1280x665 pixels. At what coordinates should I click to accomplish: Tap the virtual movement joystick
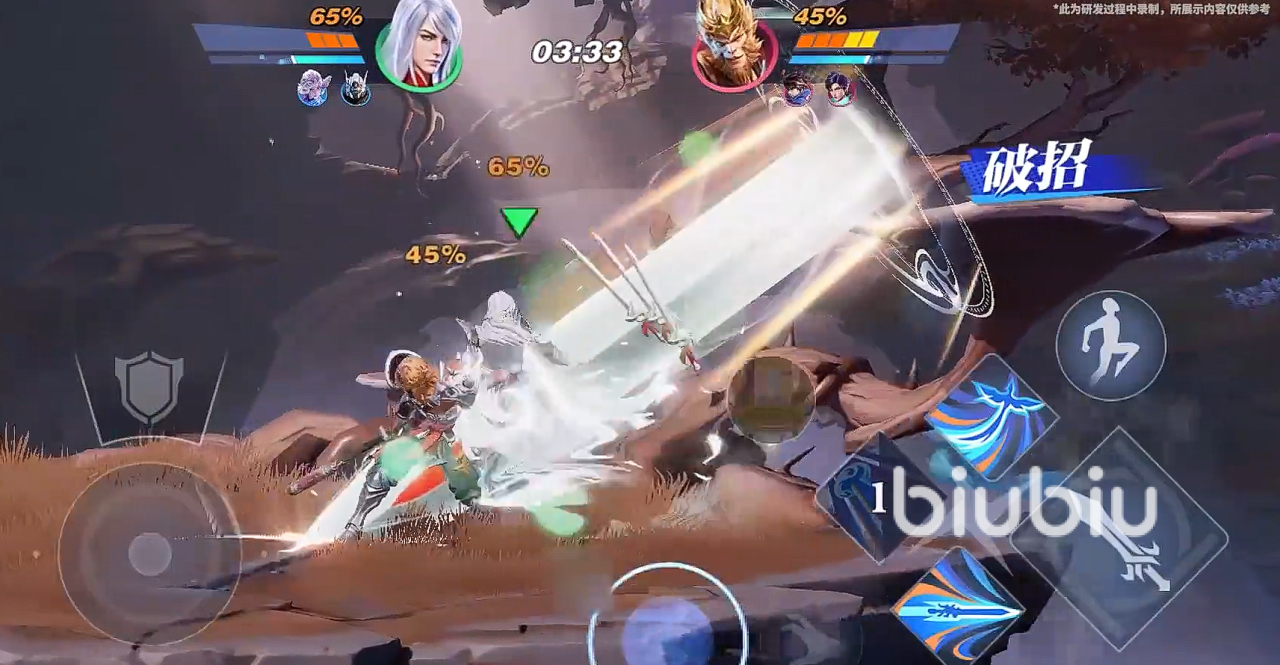click(x=150, y=553)
